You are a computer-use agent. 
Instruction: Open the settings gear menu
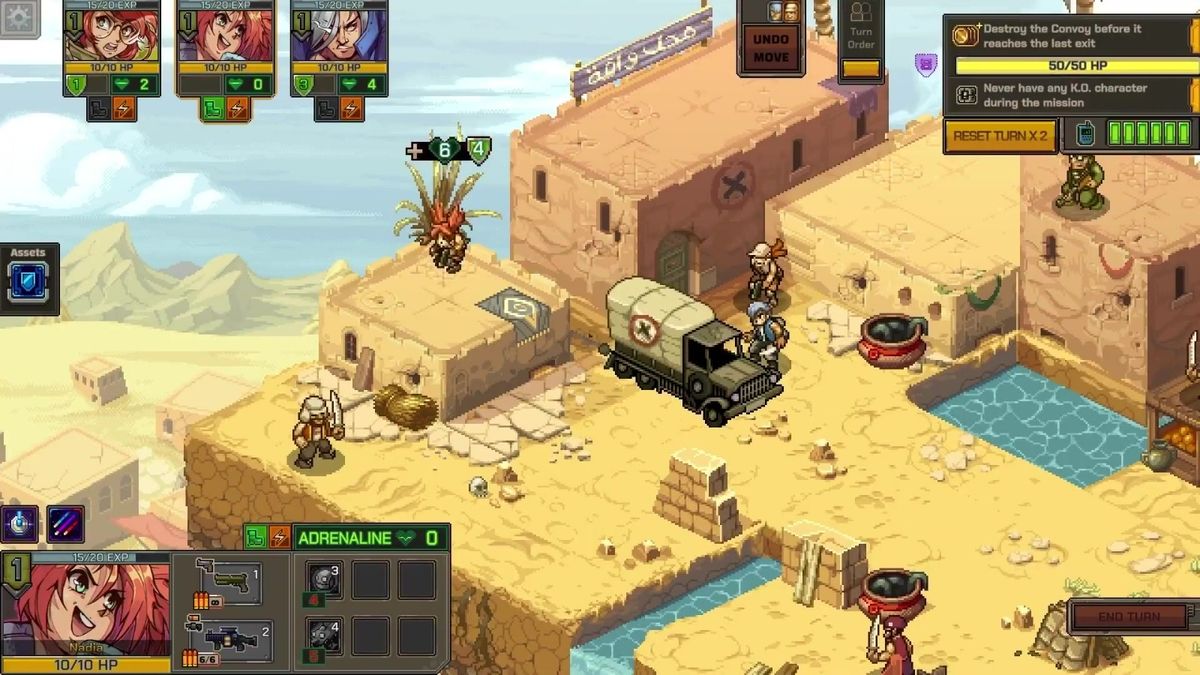pyautogui.click(x=18, y=18)
